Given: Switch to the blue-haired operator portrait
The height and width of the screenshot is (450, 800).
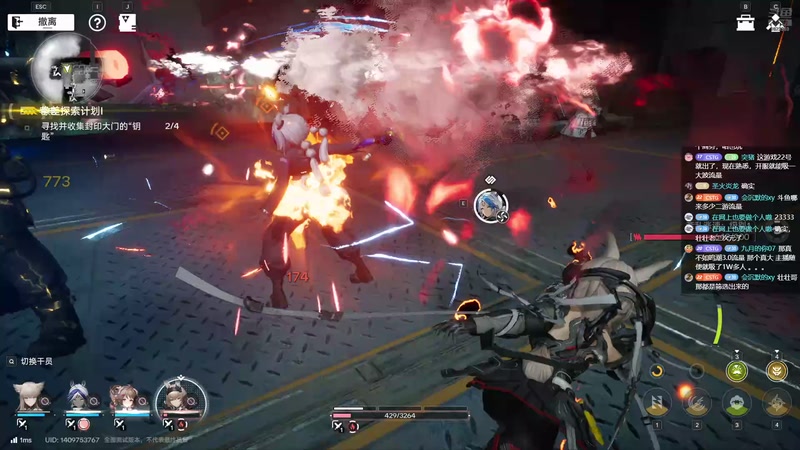Looking at the screenshot, I should [x=82, y=399].
